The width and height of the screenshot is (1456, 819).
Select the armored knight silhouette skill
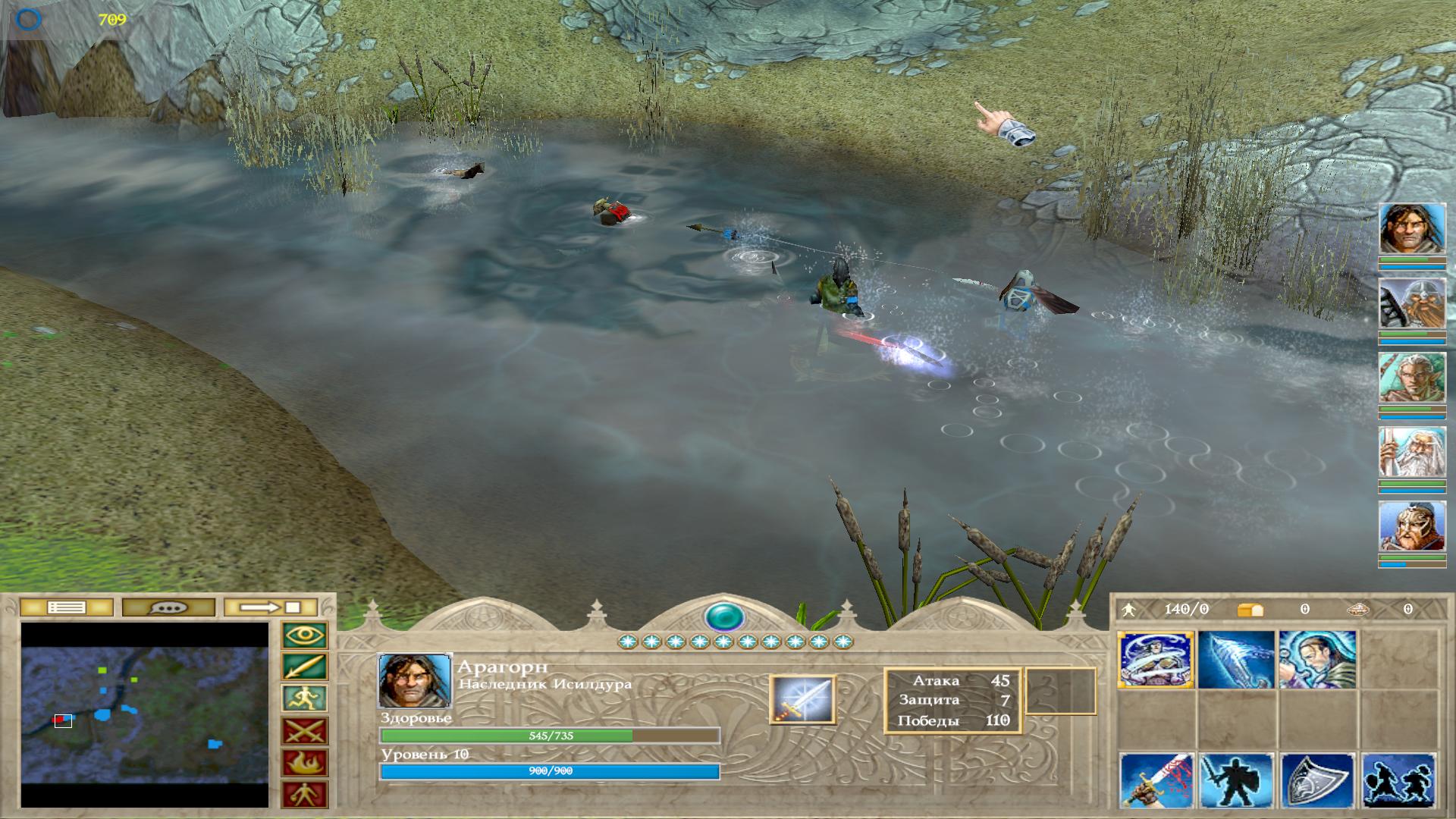pyautogui.click(x=1236, y=781)
